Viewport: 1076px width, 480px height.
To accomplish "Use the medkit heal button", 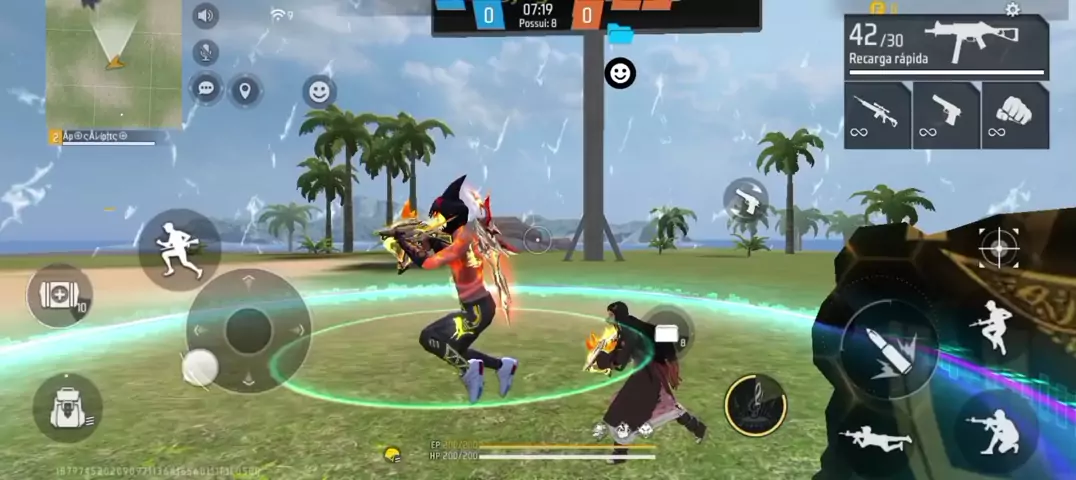I will tap(60, 295).
